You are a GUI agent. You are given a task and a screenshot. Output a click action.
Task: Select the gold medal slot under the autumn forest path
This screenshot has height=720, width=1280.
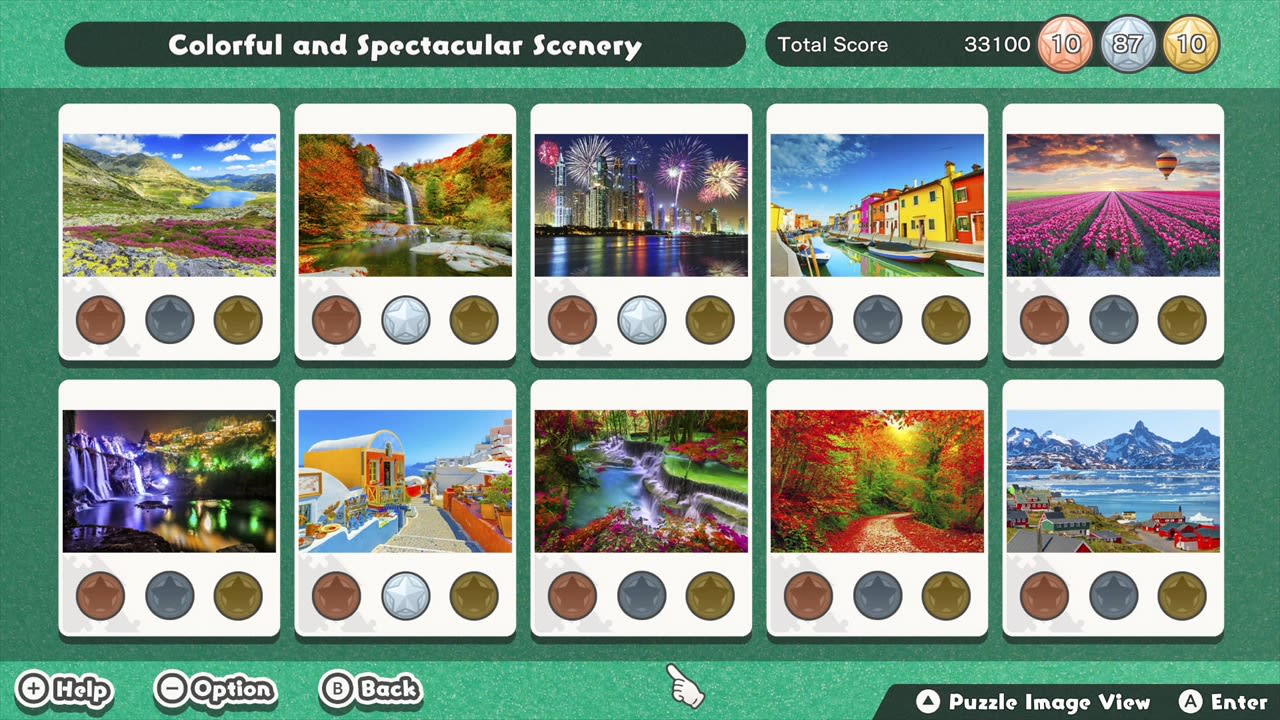[946, 595]
